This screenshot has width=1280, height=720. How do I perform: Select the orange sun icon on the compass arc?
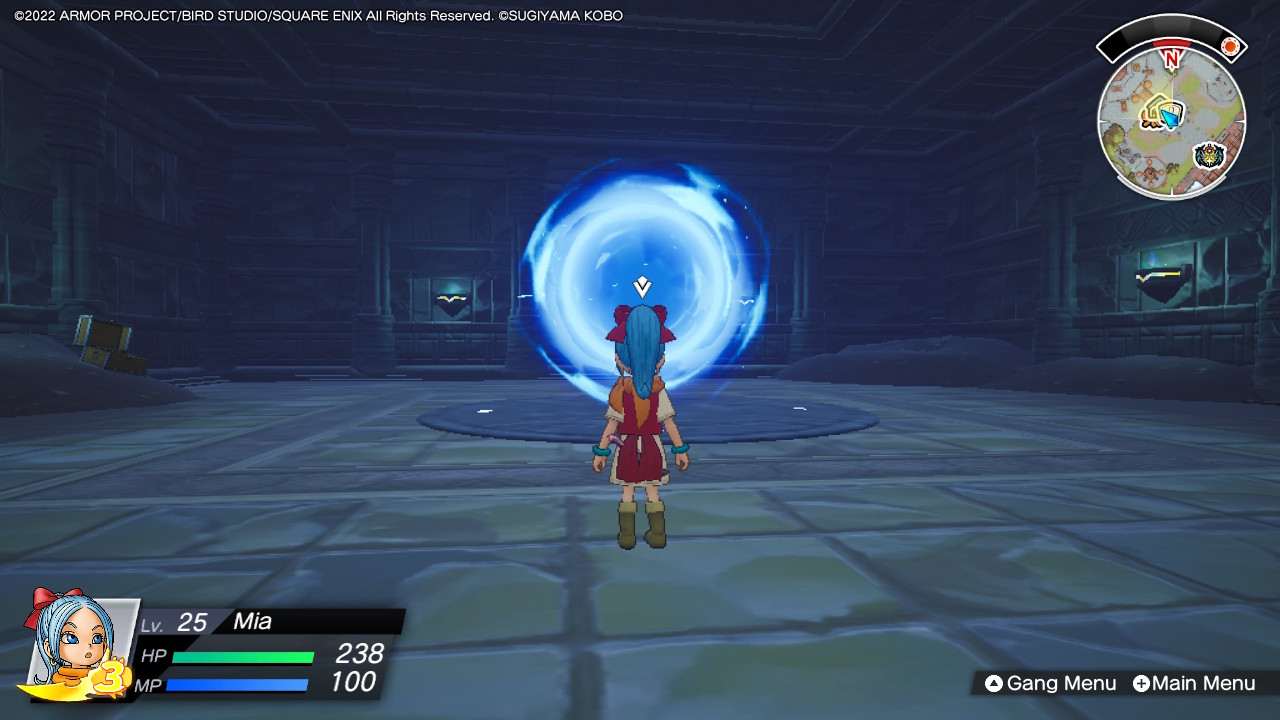click(x=1230, y=46)
